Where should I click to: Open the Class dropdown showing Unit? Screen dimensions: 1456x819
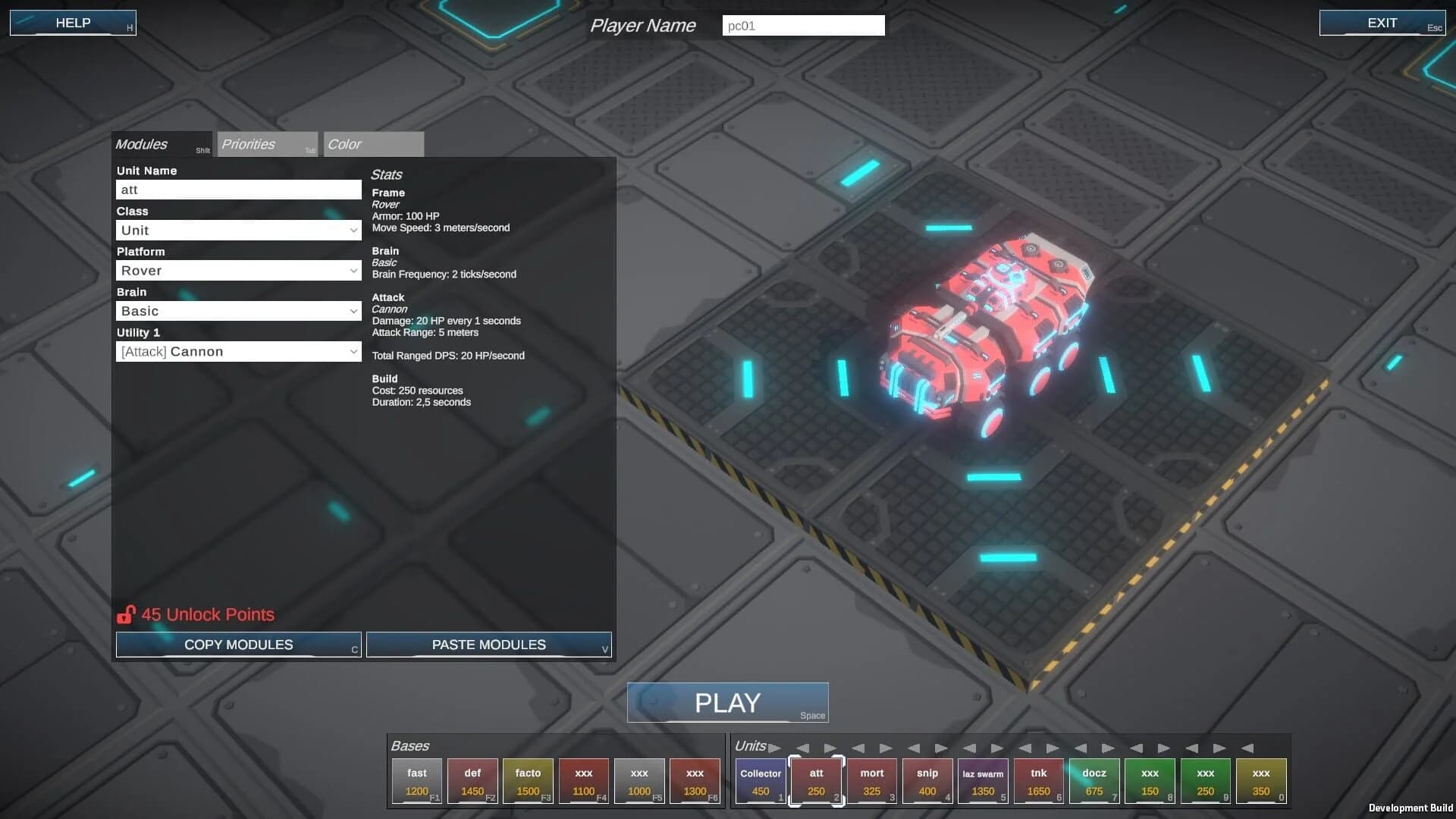237,230
